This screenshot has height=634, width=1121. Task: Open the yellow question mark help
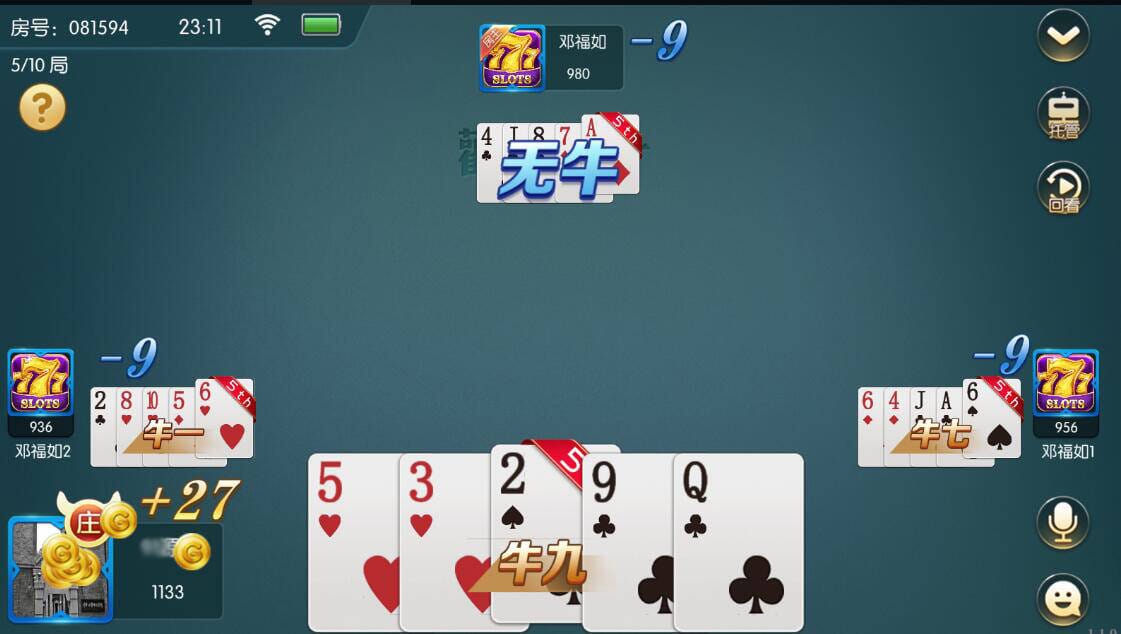pos(42,108)
